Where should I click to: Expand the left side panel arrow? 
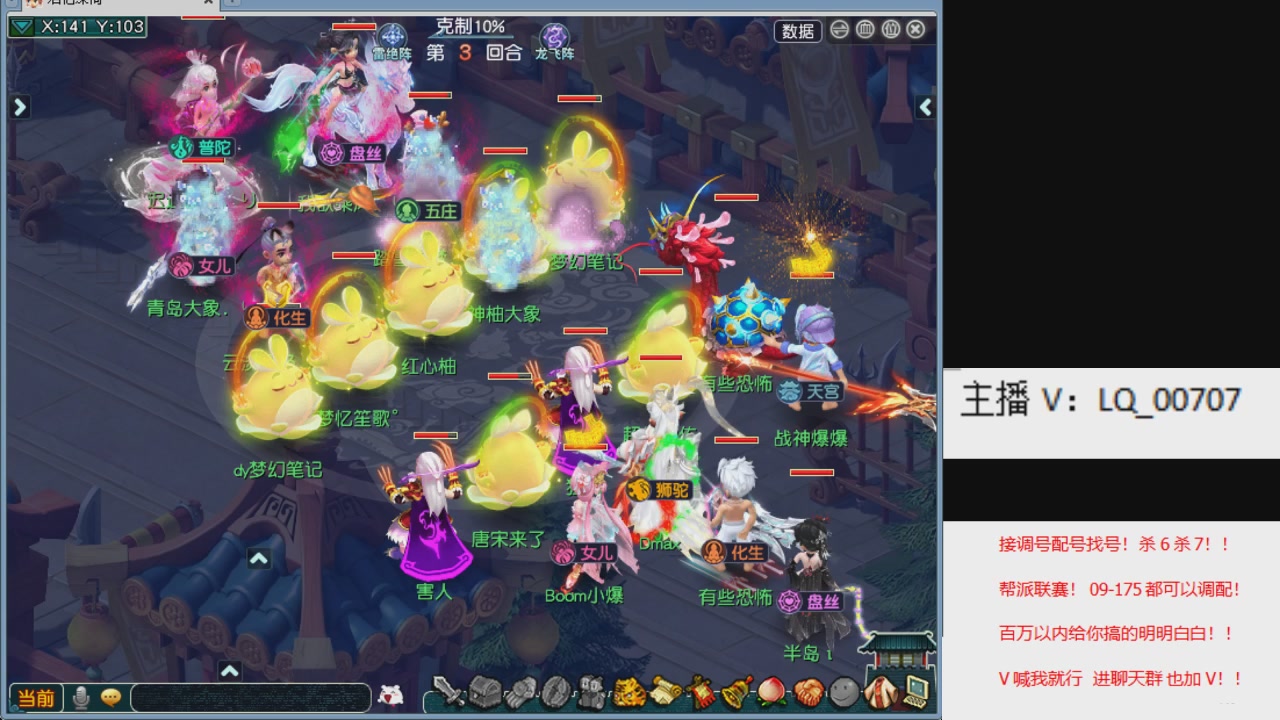(x=20, y=105)
